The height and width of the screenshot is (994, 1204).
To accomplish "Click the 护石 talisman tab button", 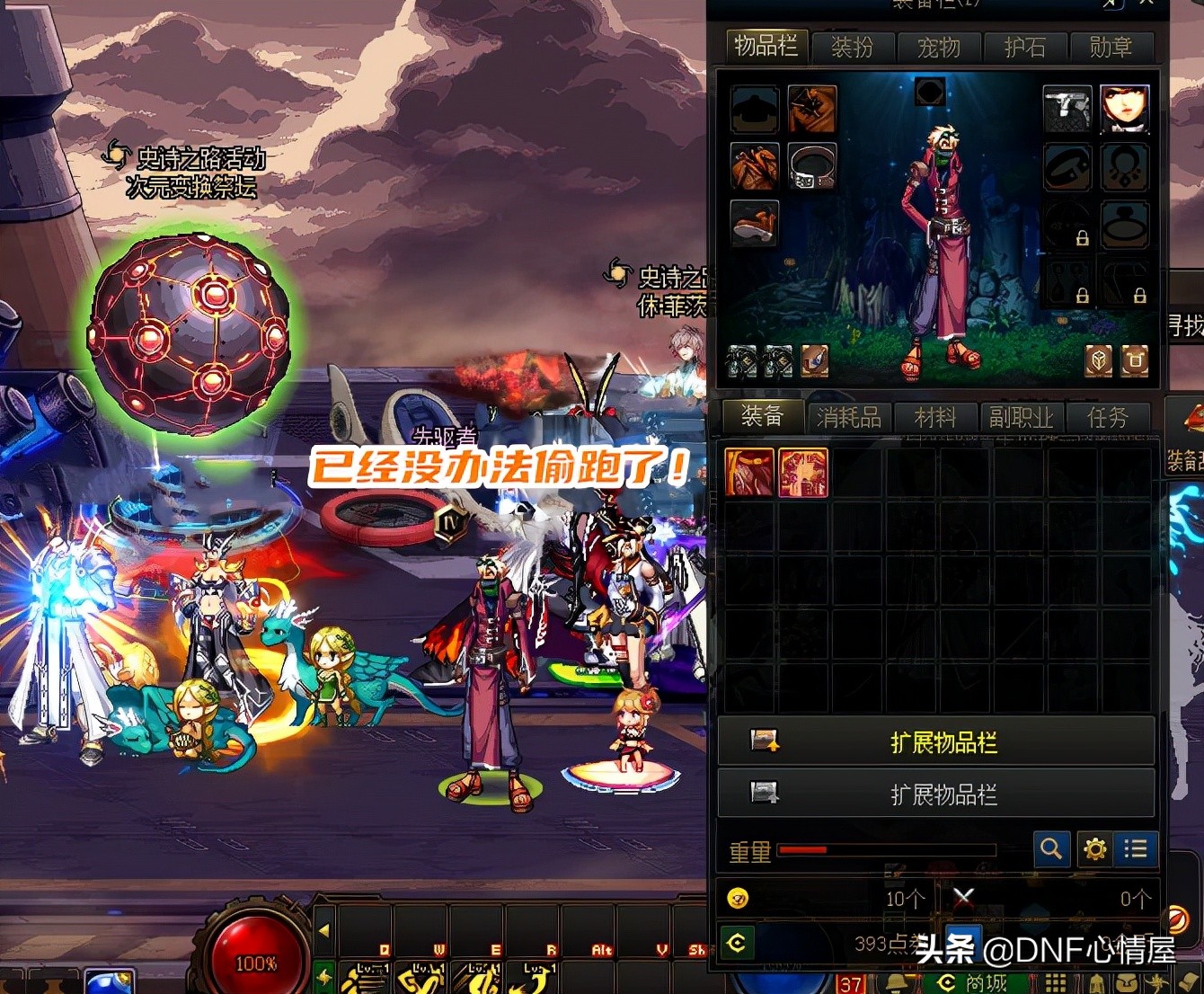I will pyautogui.click(x=1025, y=48).
